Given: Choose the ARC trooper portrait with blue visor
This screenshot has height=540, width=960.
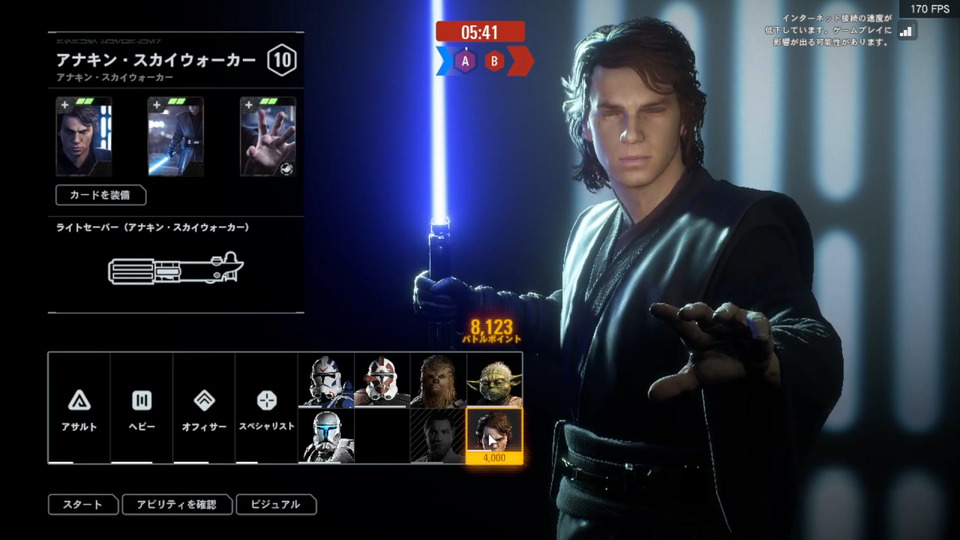Looking at the screenshot, I should [326, 436].
